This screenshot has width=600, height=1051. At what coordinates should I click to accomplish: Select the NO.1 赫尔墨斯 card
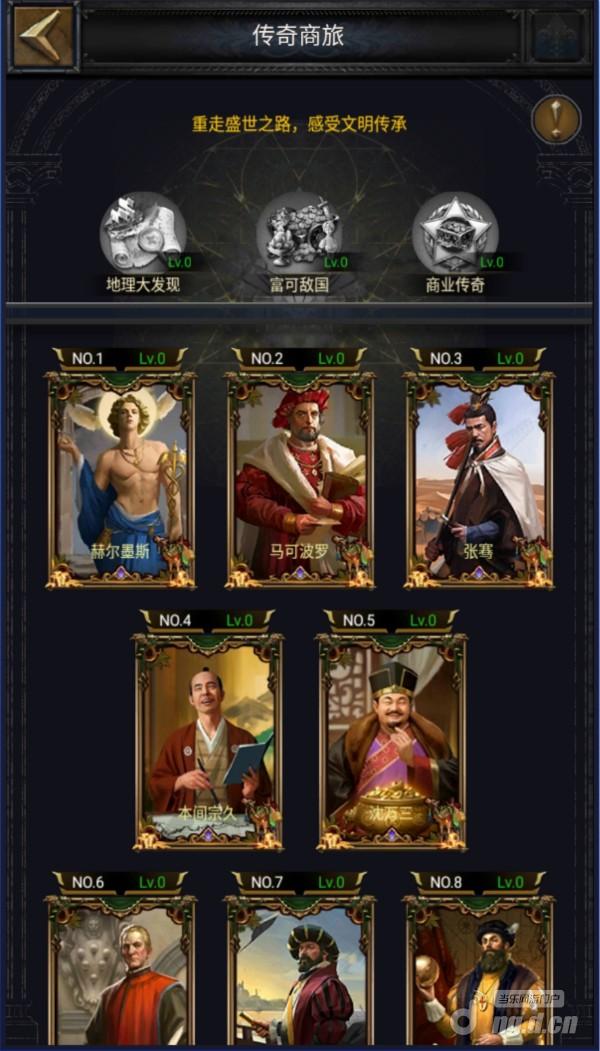coord(121,479)
